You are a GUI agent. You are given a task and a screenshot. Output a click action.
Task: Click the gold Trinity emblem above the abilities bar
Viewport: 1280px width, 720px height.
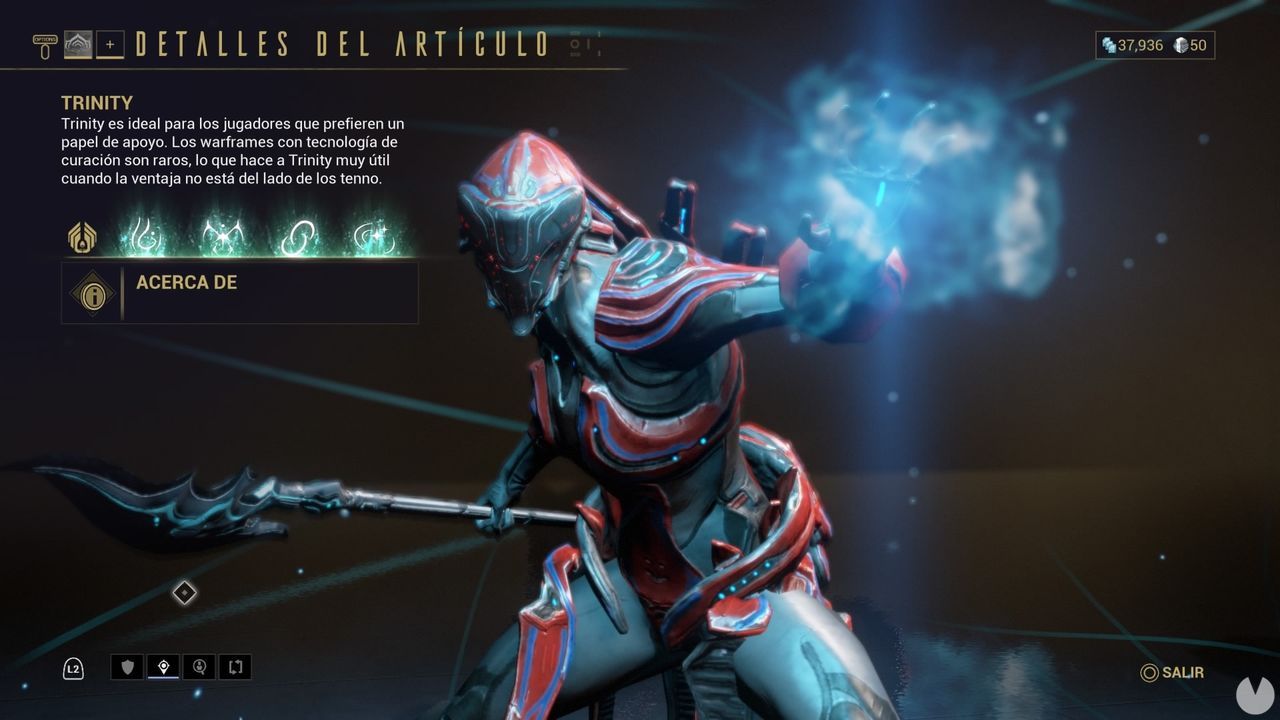(x=82, y=238)
